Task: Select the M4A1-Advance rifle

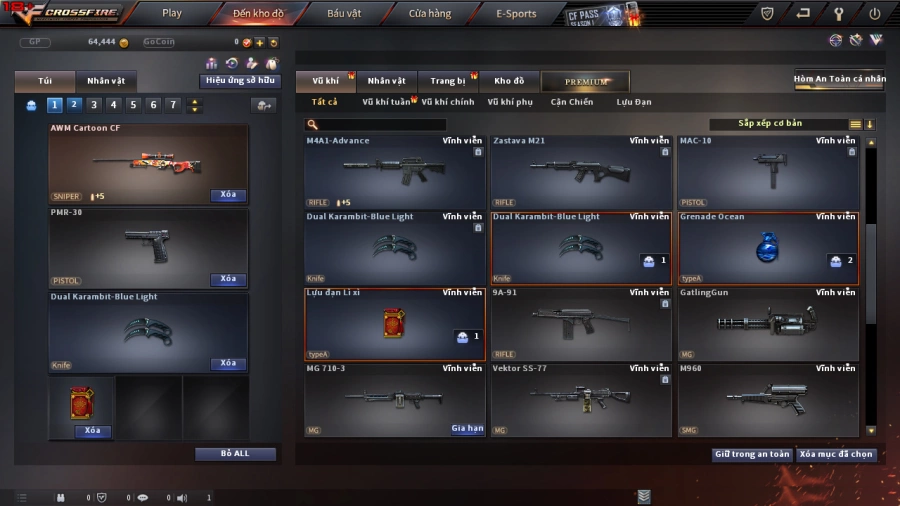Action: (x=394, y=172)
